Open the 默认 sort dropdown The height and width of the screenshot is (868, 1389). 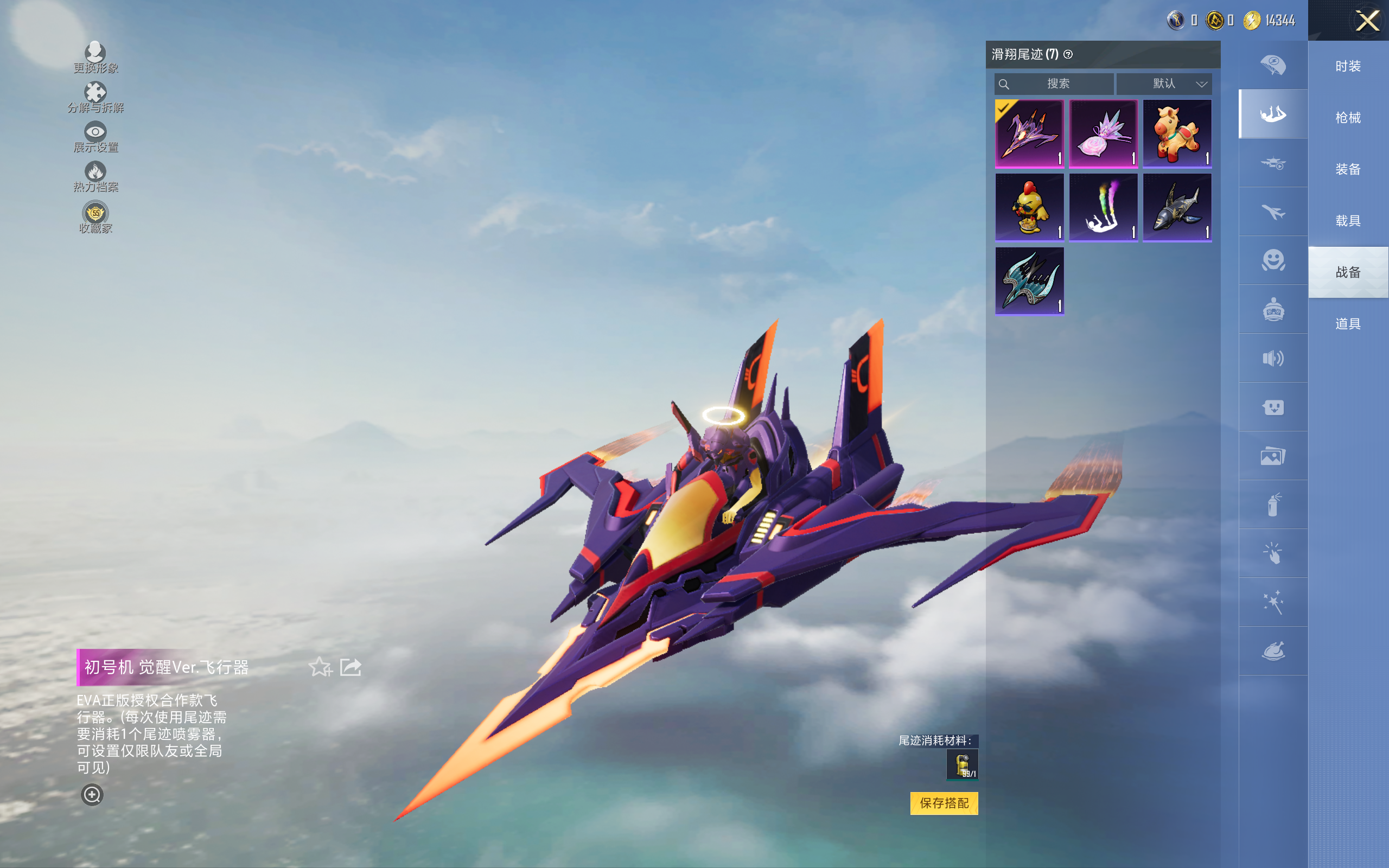pos(1164,84)
